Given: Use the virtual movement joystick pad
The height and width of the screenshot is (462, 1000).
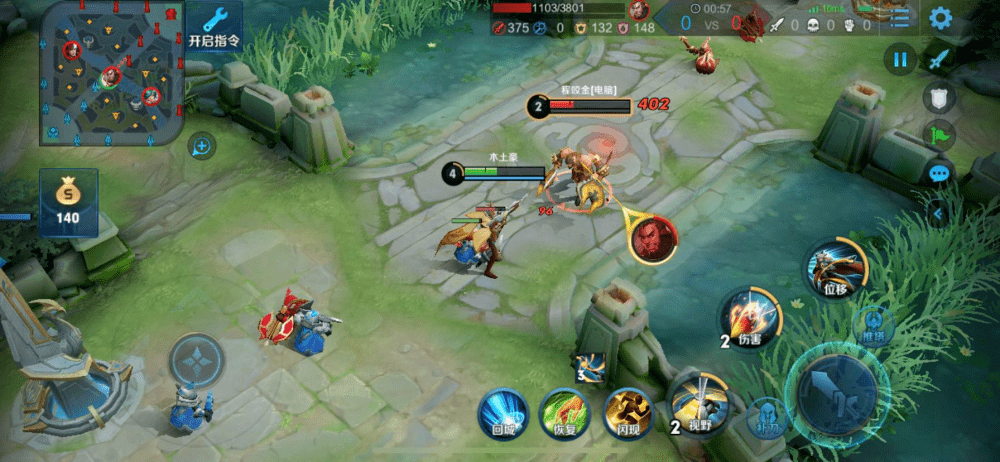Looking at the screenshot, I should [194, 360].
